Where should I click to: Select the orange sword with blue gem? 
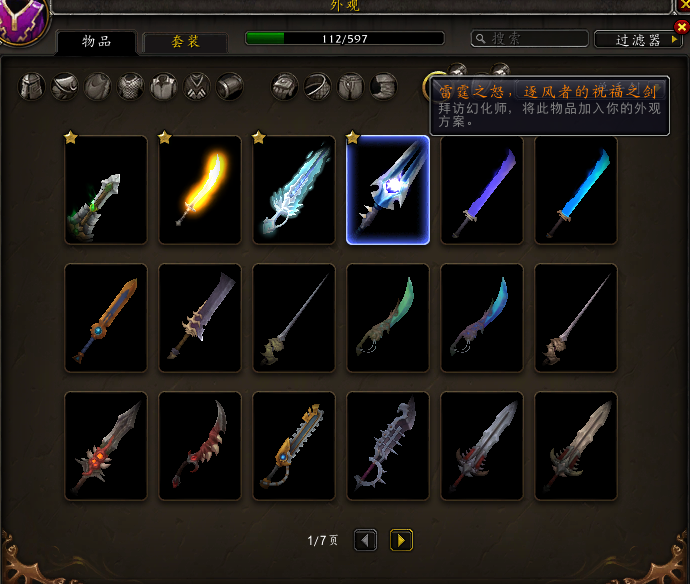[x=106, y=318]
